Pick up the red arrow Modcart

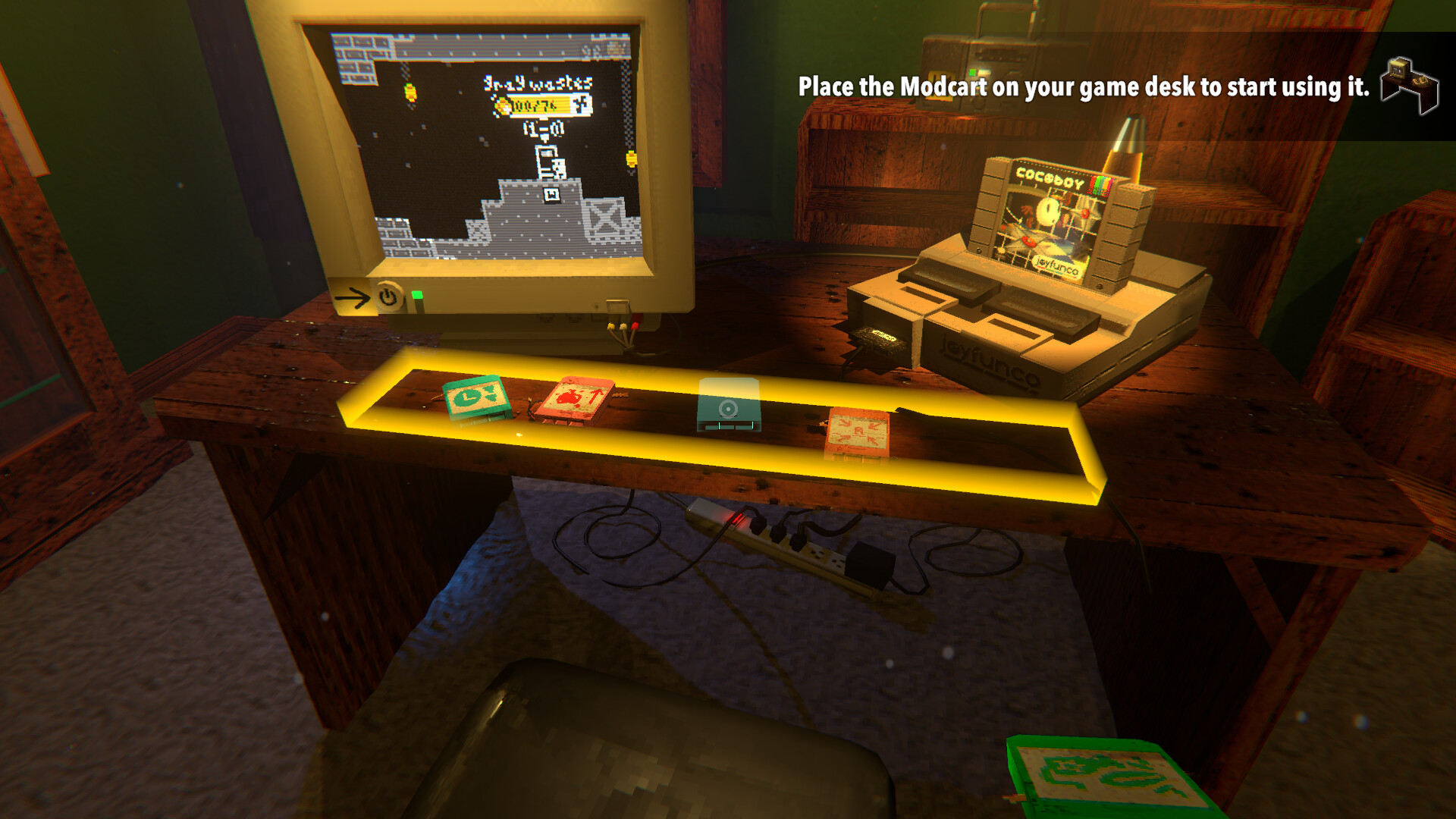pyautogui.click(x=579, y=400)
